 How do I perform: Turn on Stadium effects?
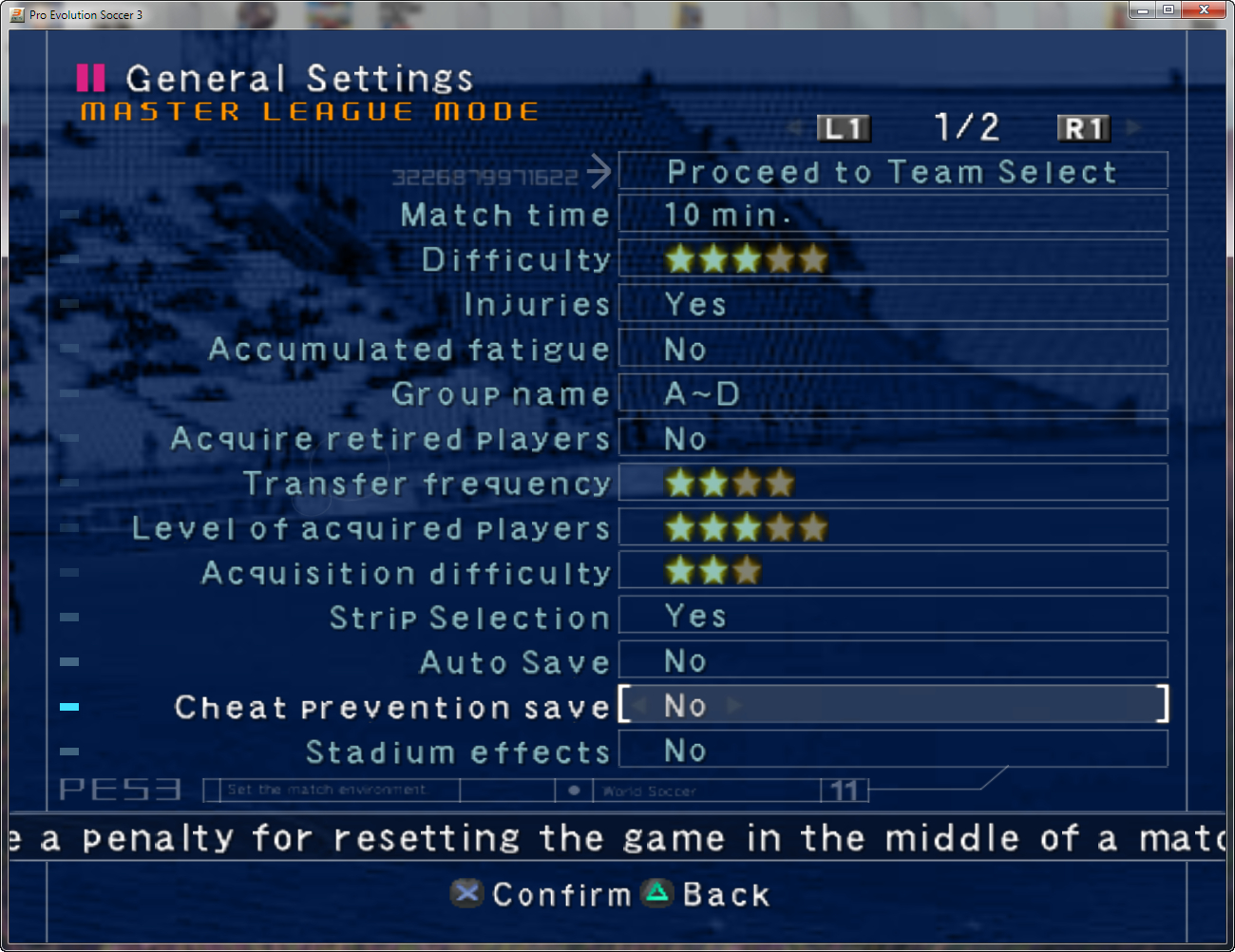tap(893, 750)
